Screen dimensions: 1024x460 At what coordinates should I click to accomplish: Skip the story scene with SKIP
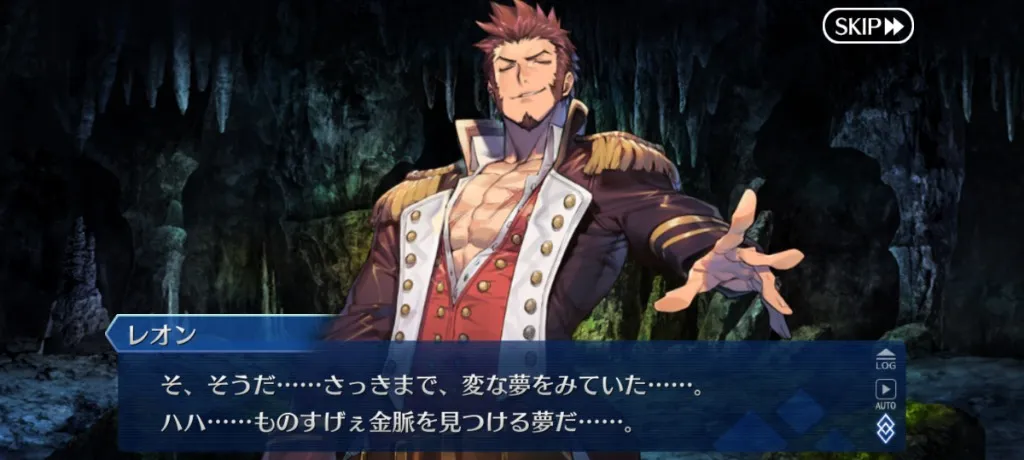click(868, 26)
